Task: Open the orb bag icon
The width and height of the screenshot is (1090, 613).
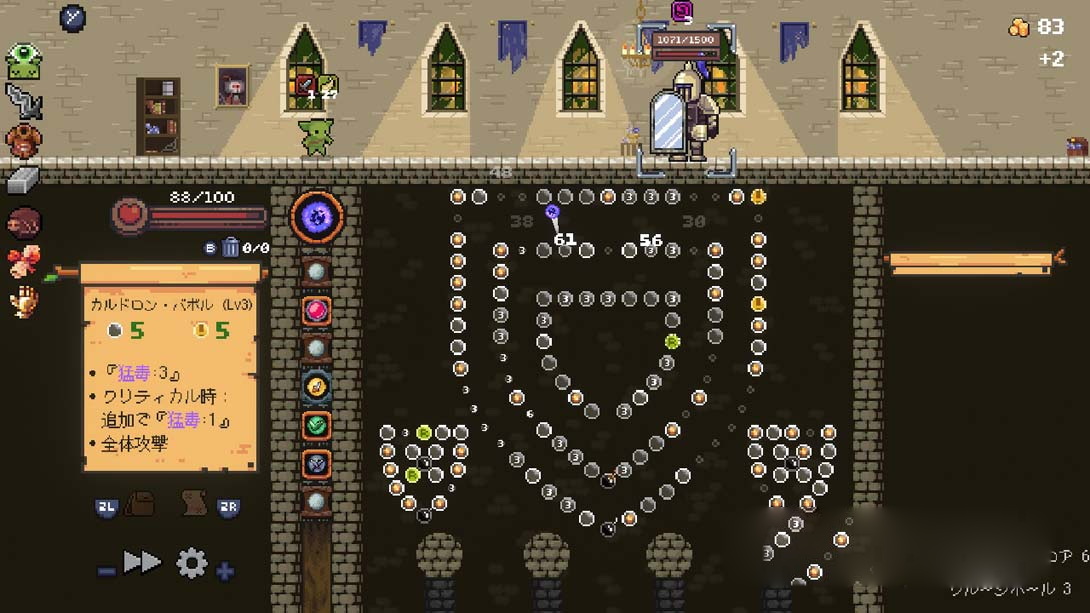Action: [139, 504]
